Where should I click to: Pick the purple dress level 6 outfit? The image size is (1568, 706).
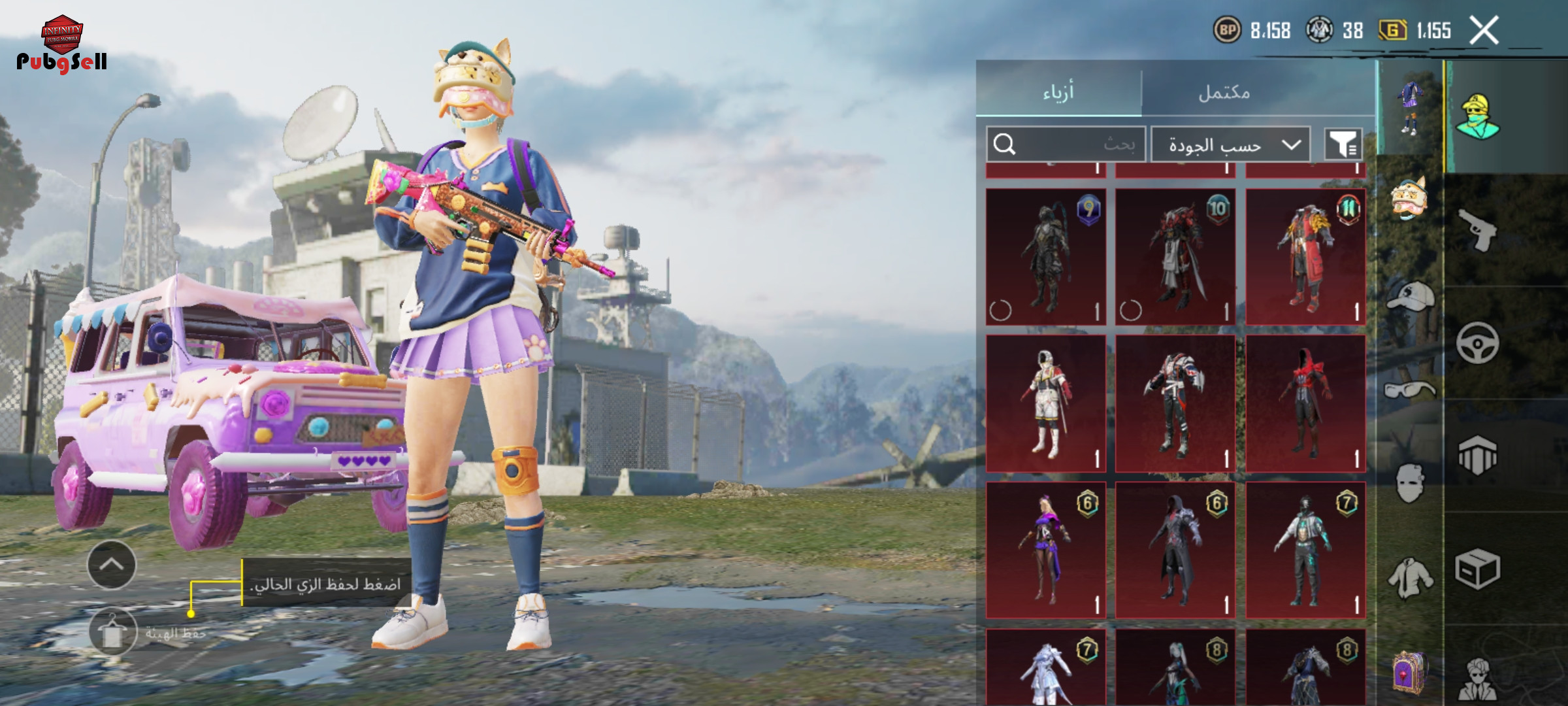coord(1045,550)
